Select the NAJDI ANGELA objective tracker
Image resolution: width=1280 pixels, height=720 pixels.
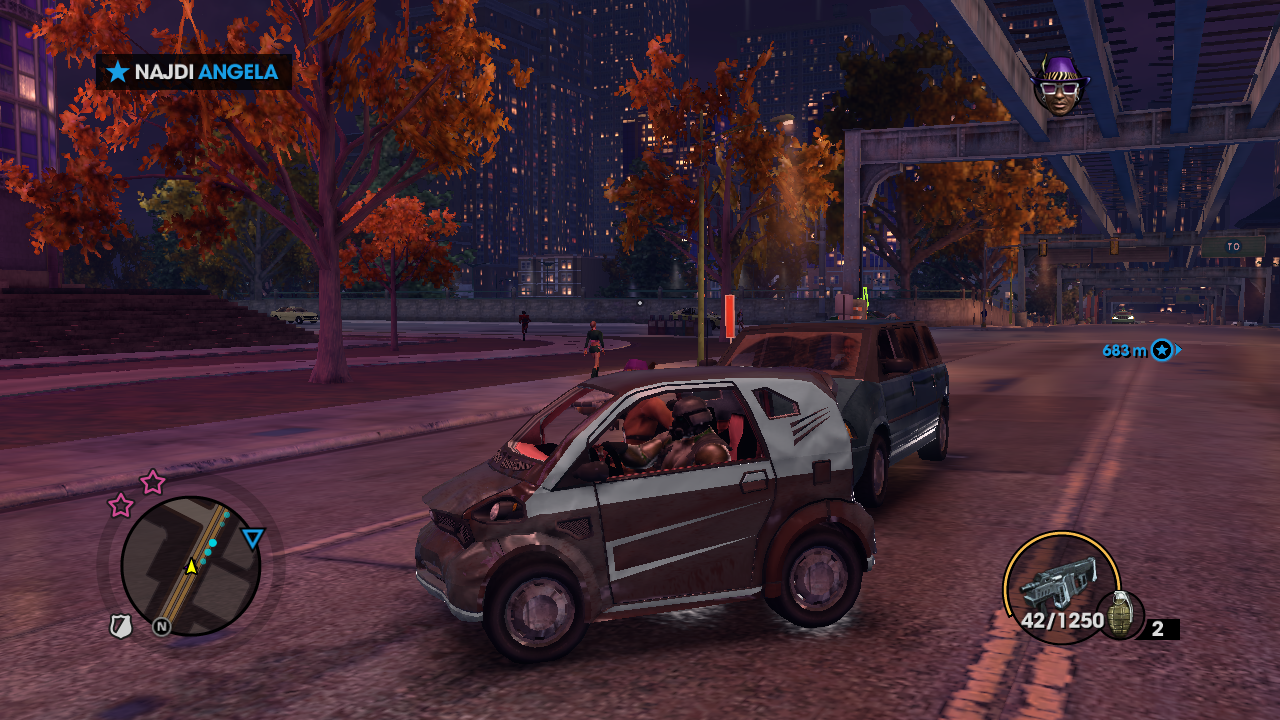tap(194, 72)
